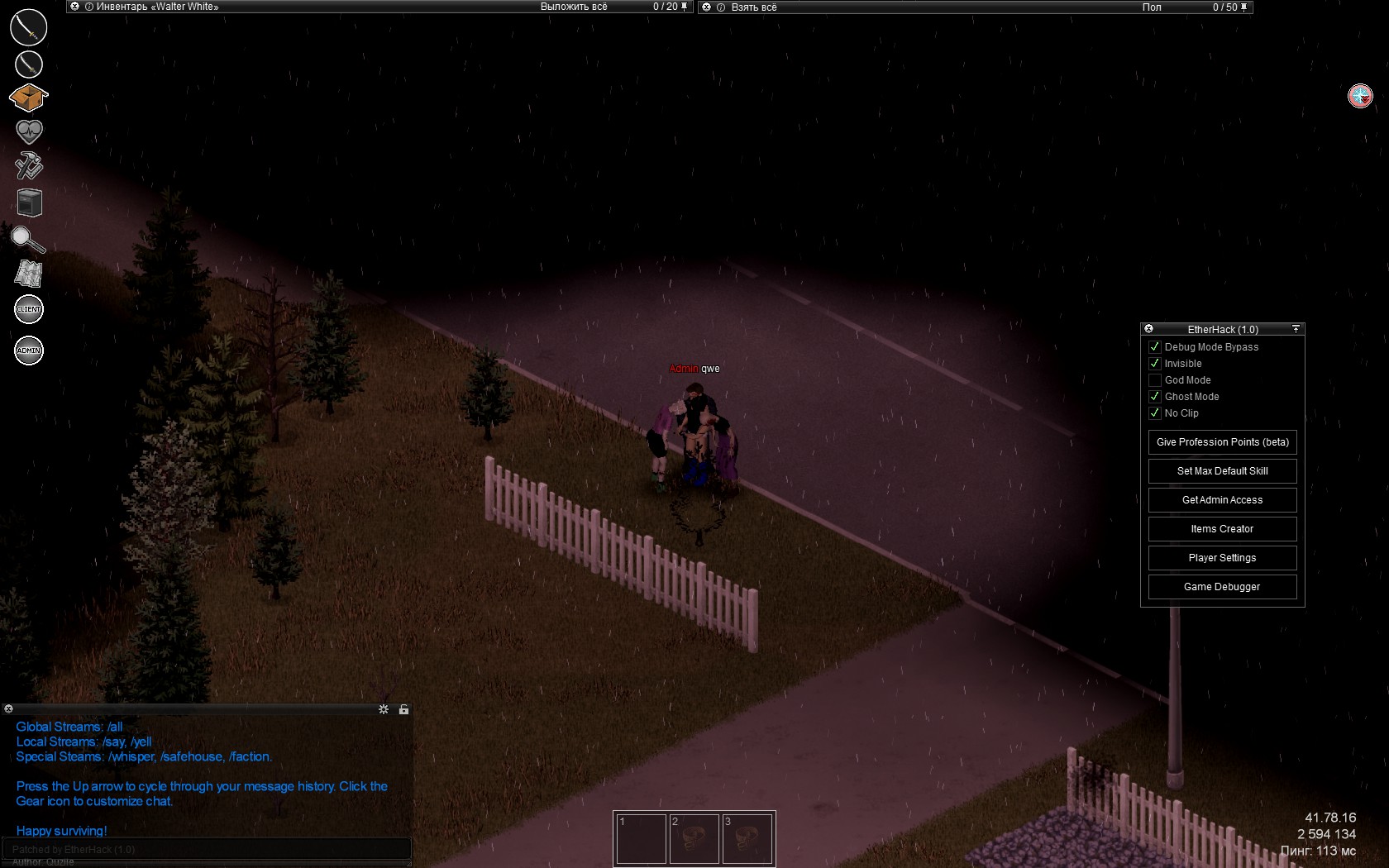Open Player Settings
1389x868 pixels.
[x=1222, y=558]
